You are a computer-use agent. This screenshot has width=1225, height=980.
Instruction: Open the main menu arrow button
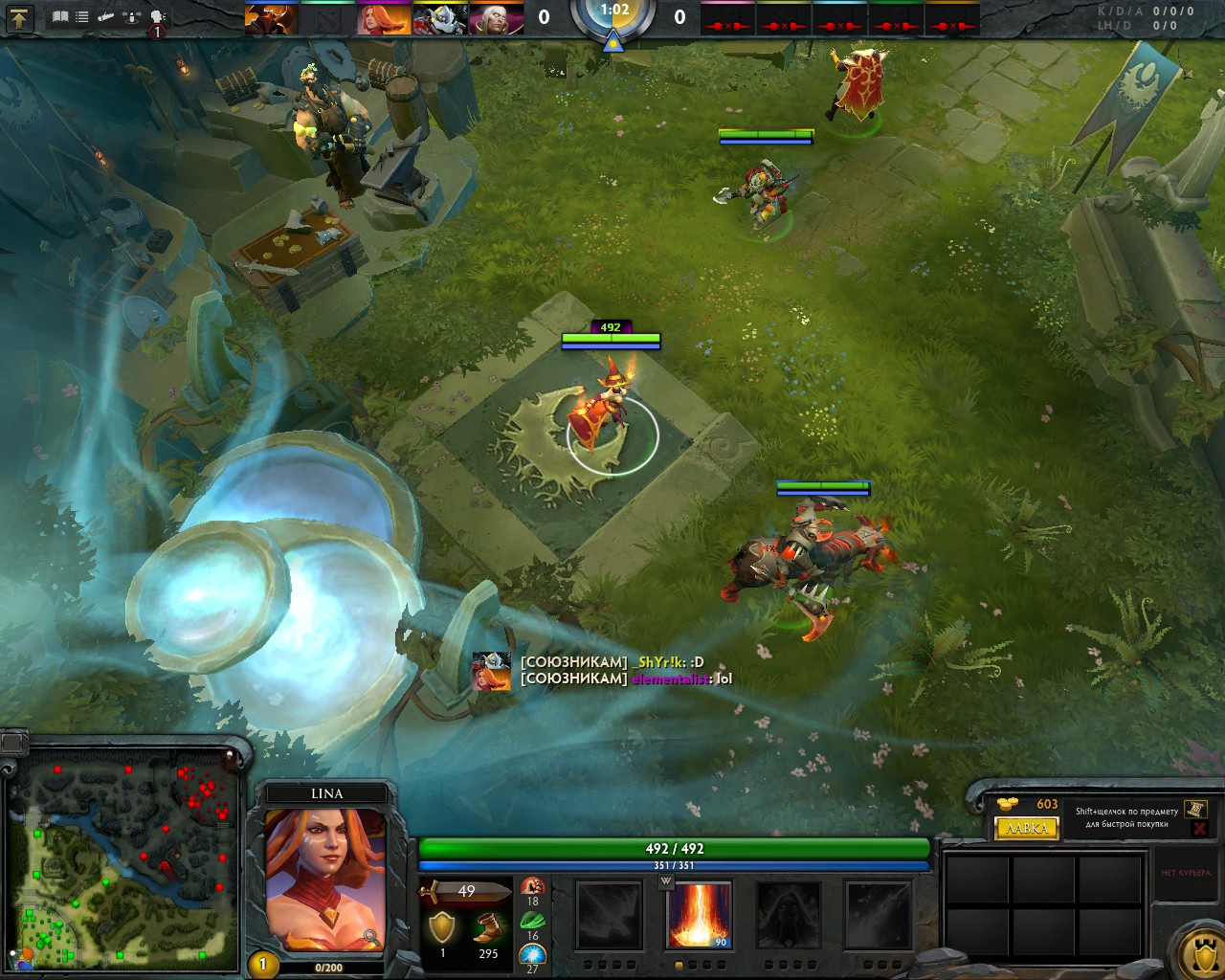[20, 17]
